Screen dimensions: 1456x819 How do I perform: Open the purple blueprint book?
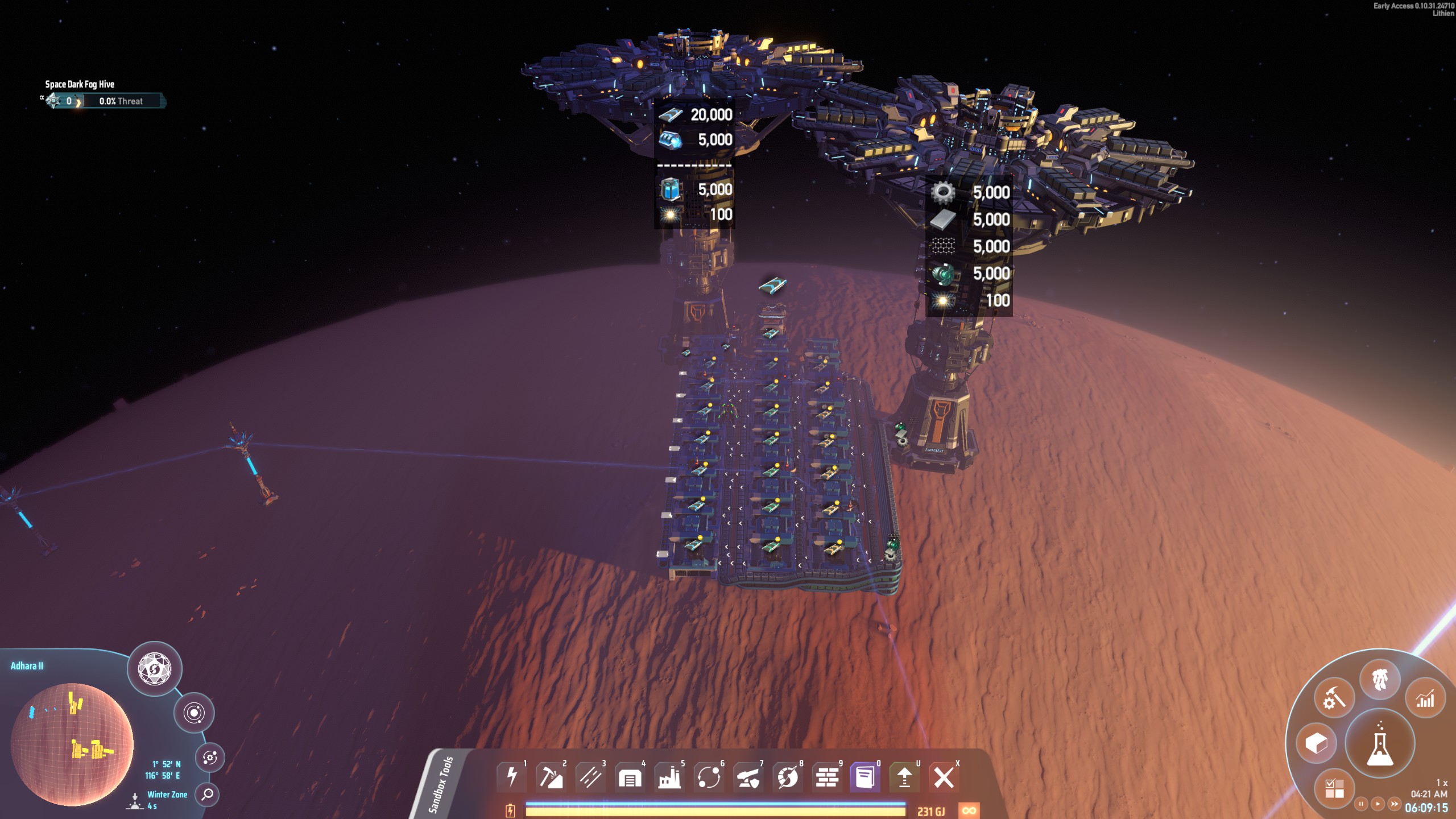[x=865, y=776]
